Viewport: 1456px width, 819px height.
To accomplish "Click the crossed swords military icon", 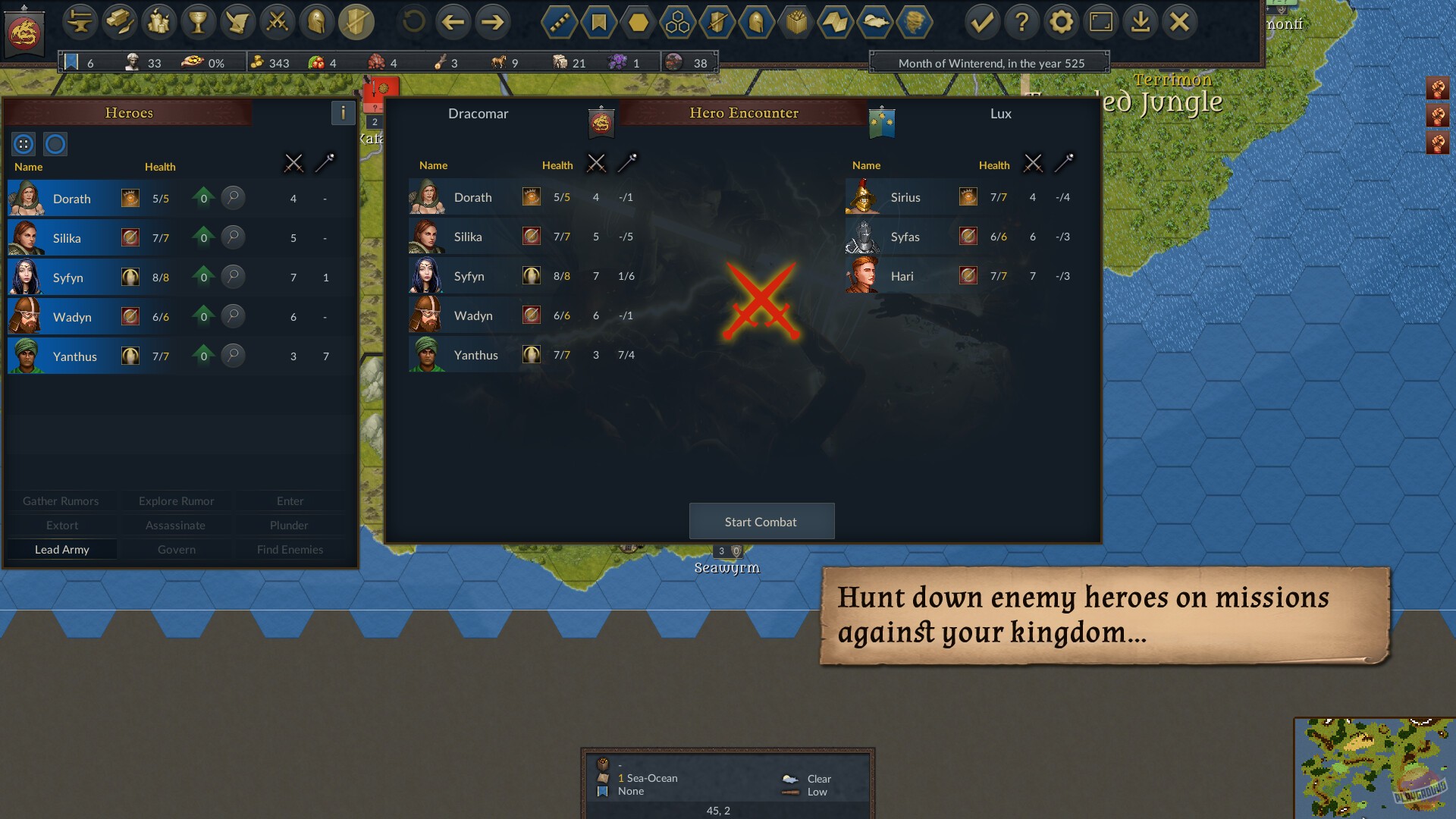I will pyautogui.click(x=278, y=22).
